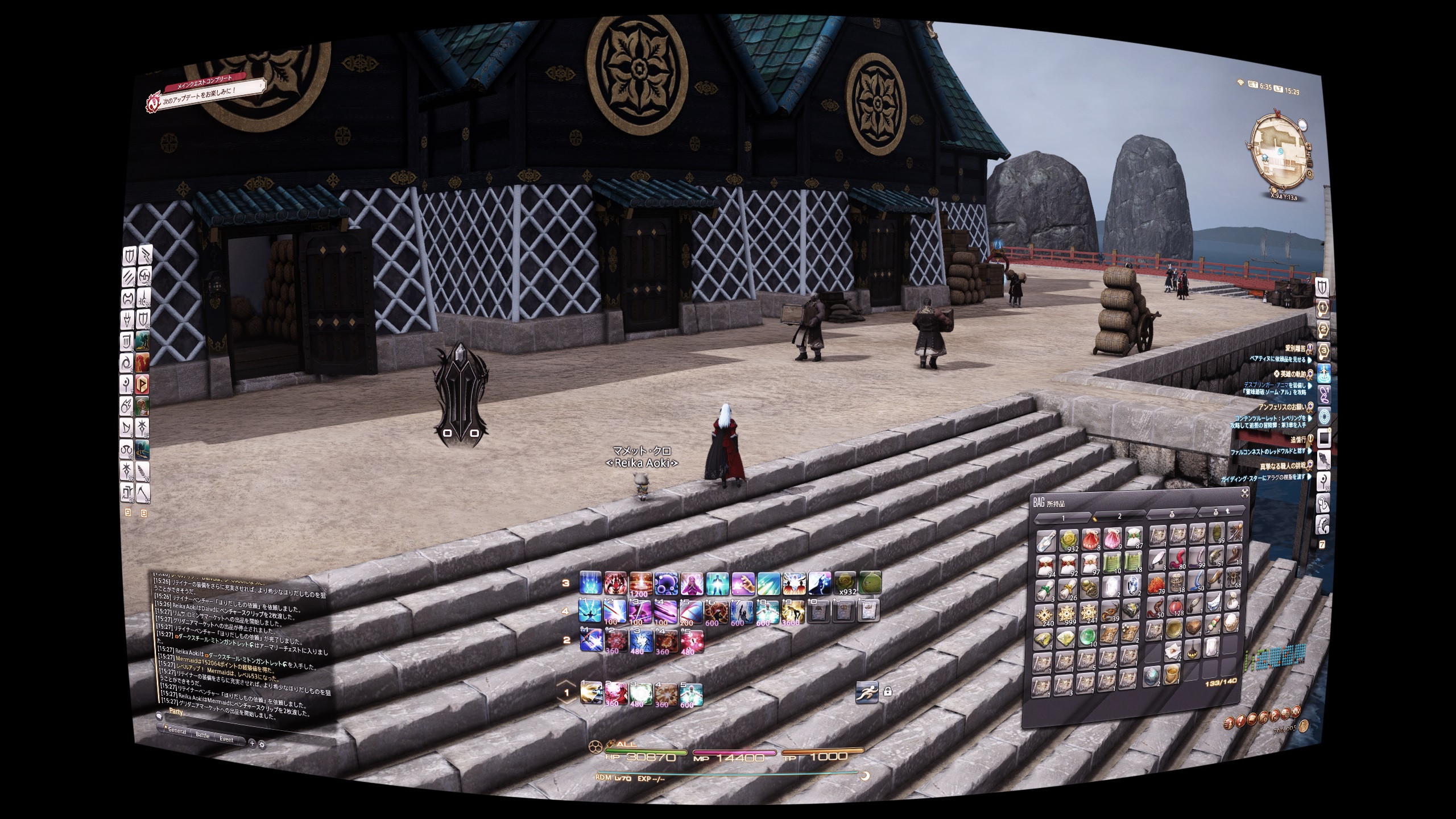This screenshot has width=1456, height=819.
Task: Toggle the hotbar lock padlock
Action: click(x=888, y=692)
